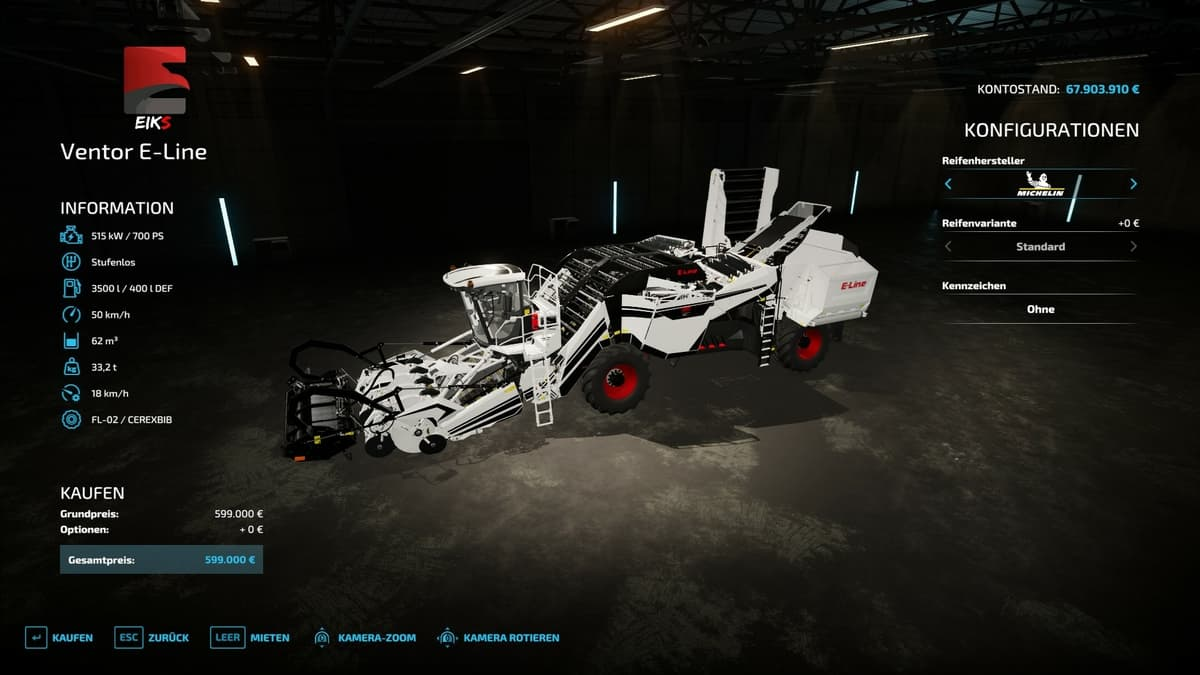Choose the previous Reifenvariante option

(x=948, y=246)
